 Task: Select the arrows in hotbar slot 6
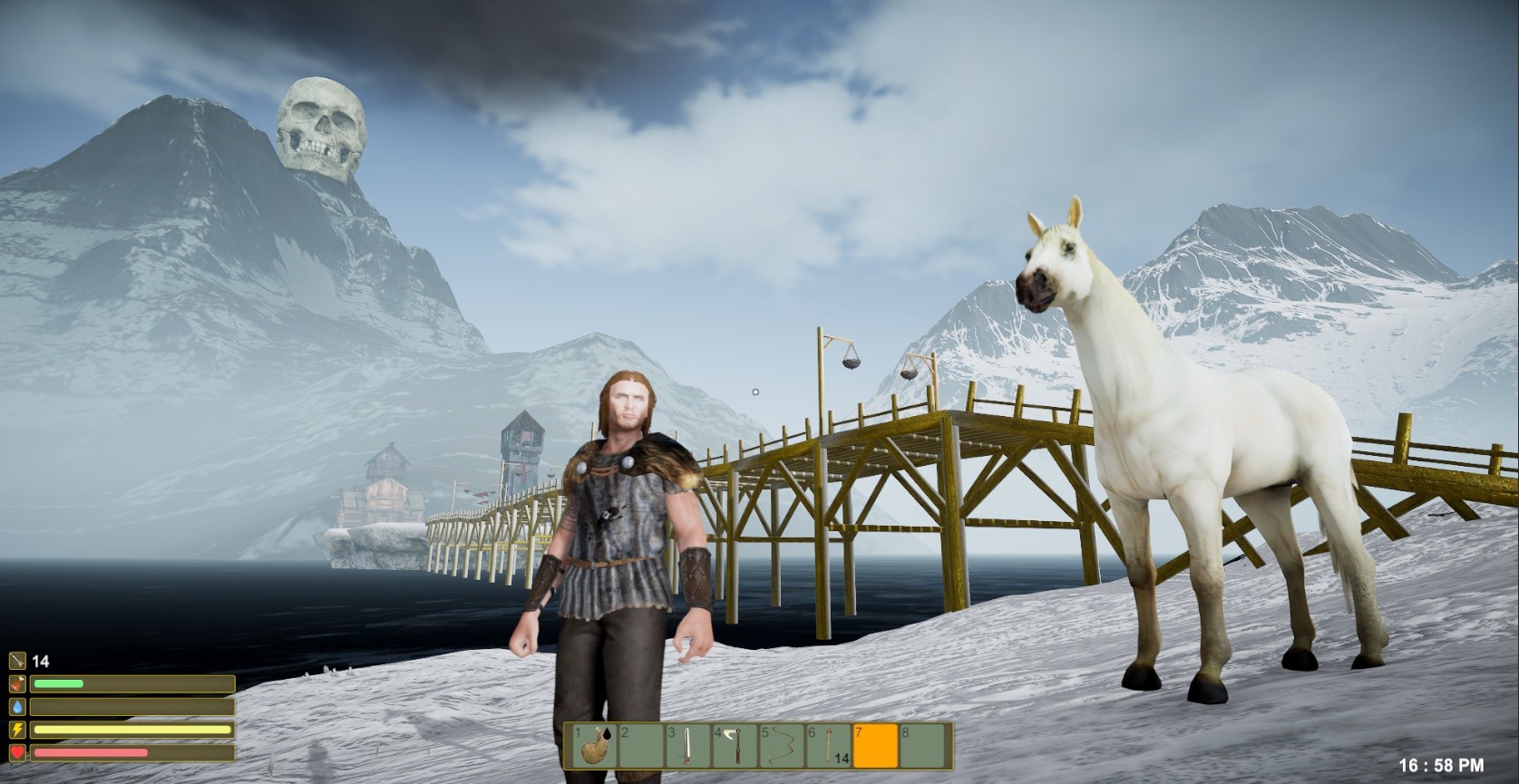pos(828,745)
